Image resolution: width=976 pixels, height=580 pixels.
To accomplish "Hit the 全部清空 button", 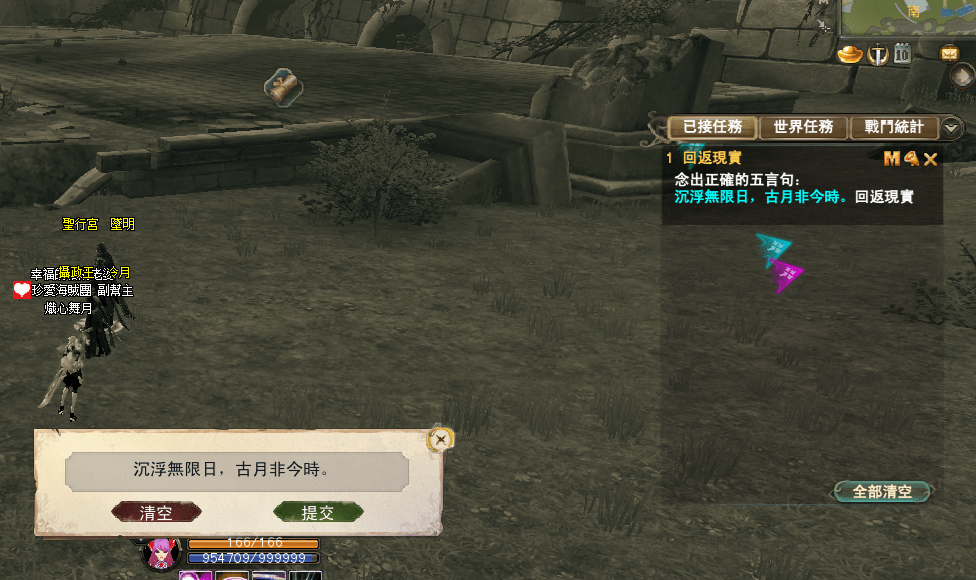I will [882, 492].
